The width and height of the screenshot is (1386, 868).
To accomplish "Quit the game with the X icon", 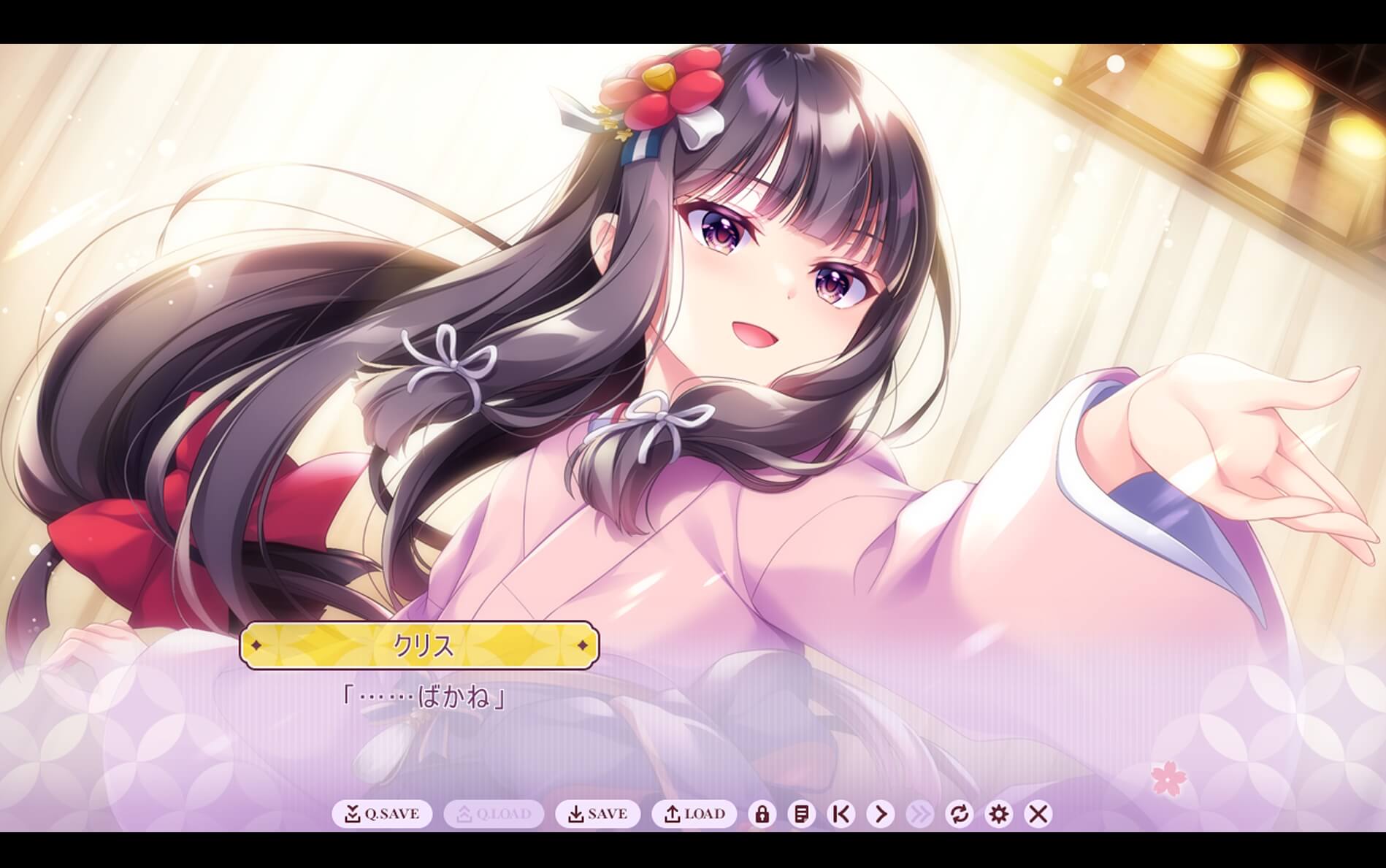I will [x=1037, y=814].
